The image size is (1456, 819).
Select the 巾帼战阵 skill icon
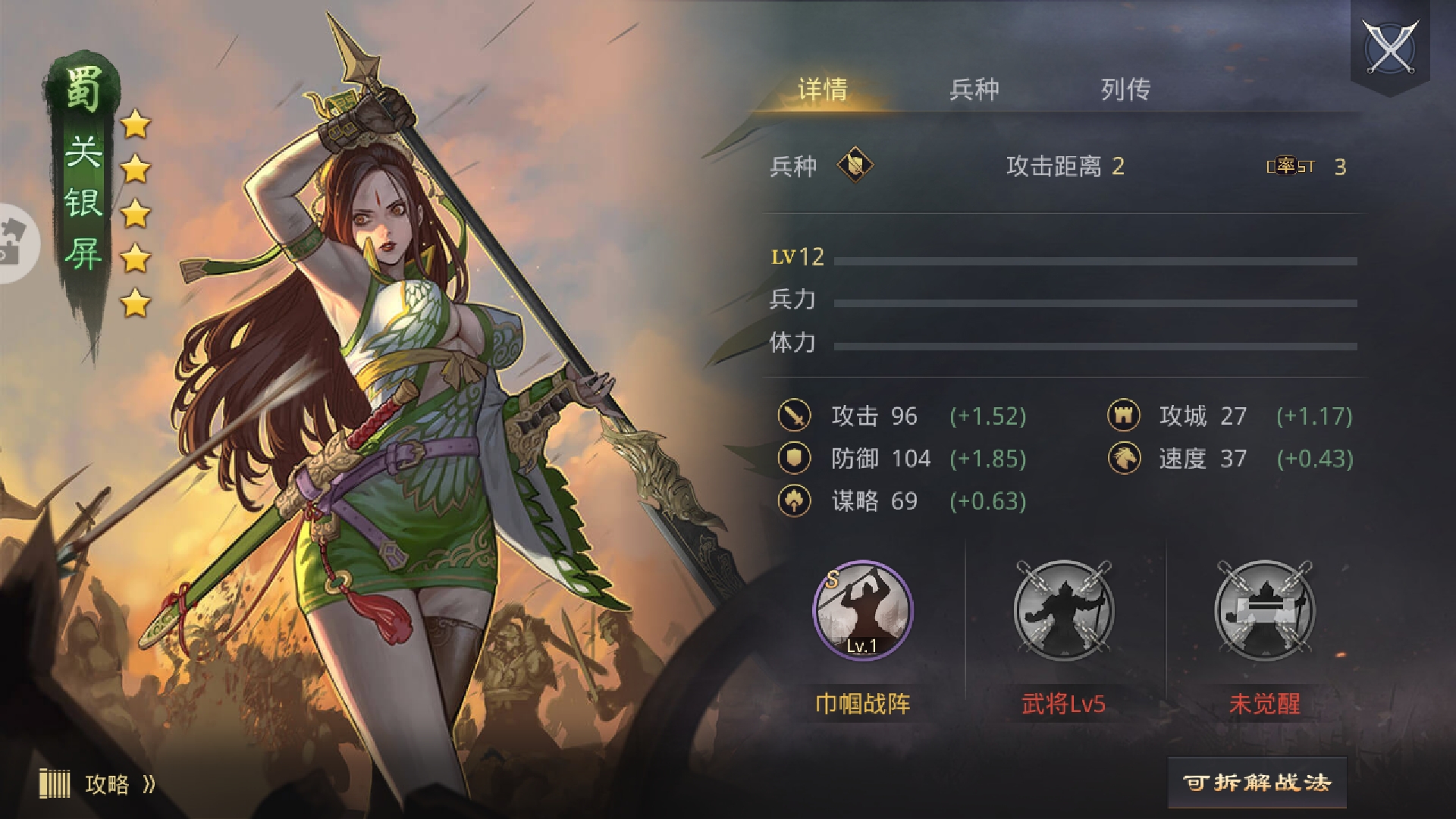[863, 610]
